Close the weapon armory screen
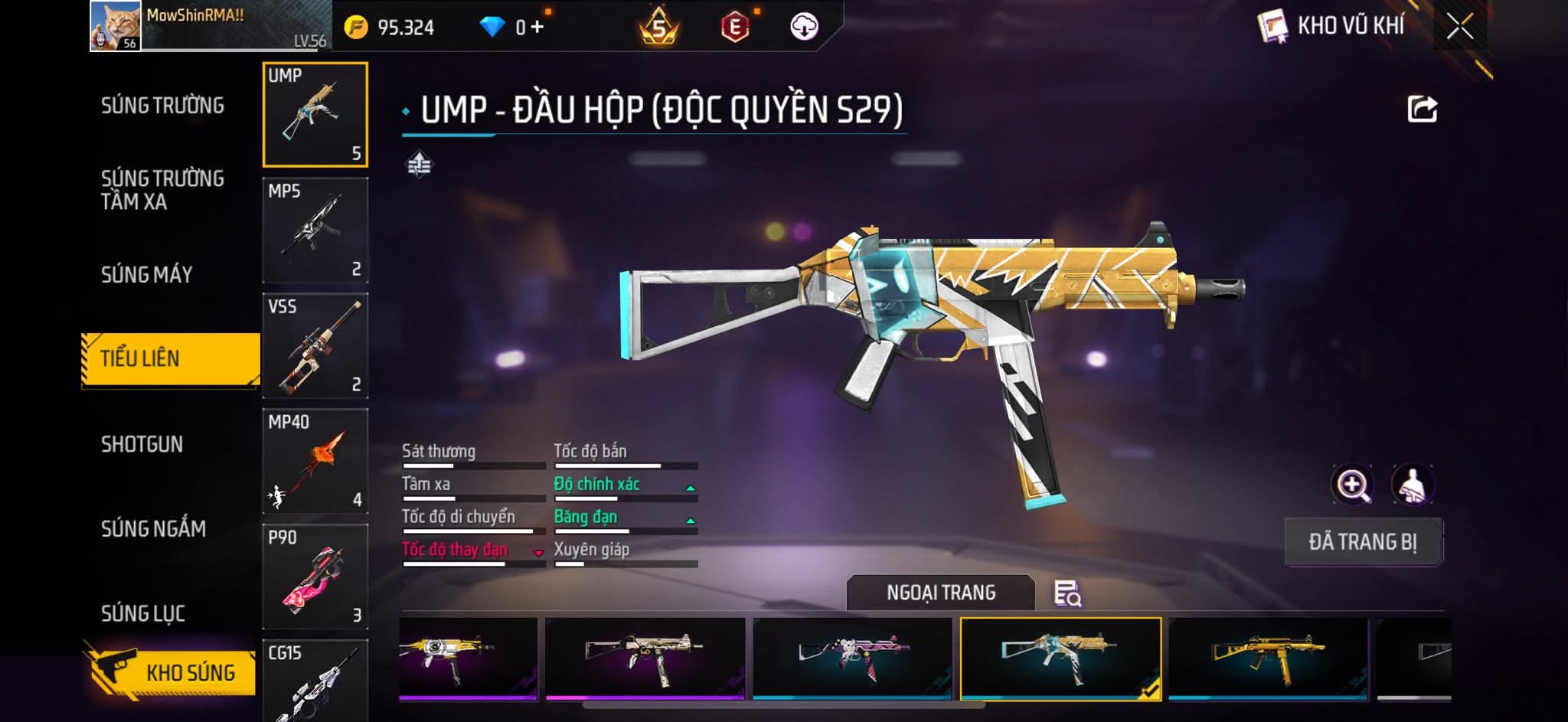 1459,27
